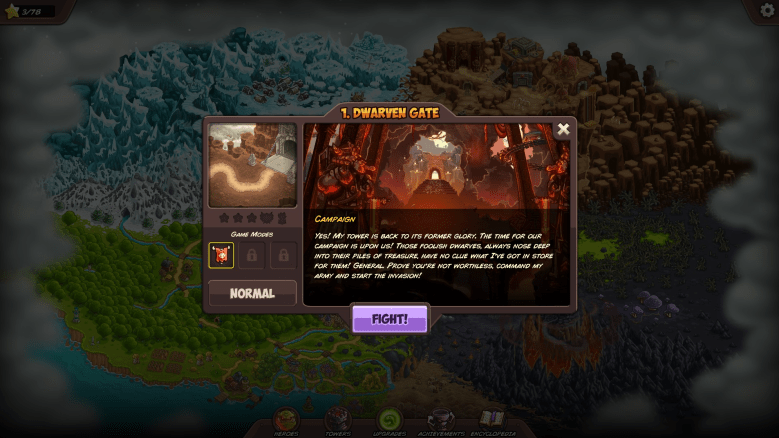Viewport: 779px width, 438px height.
Task: Close the Dwarven Gate level dialog
Action: tap(563, 129)
